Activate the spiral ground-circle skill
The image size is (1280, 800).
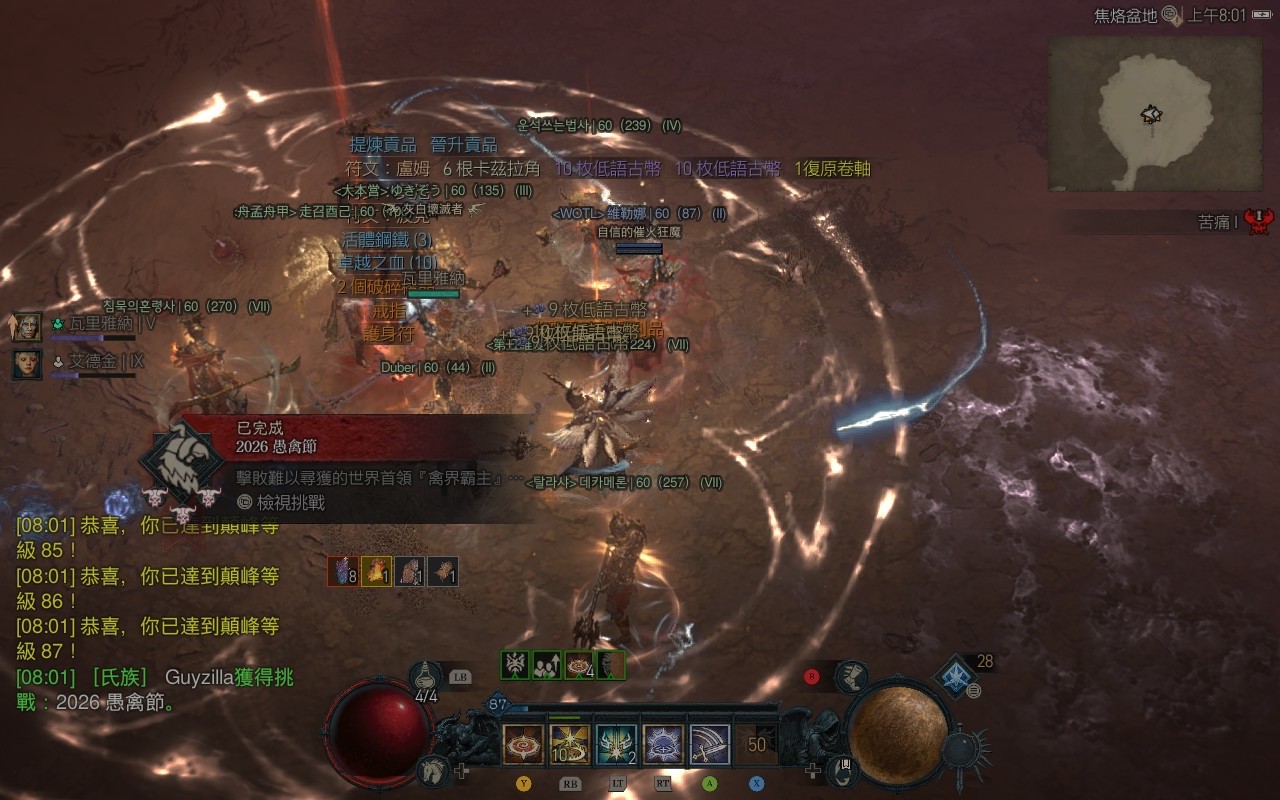point(523,745)
